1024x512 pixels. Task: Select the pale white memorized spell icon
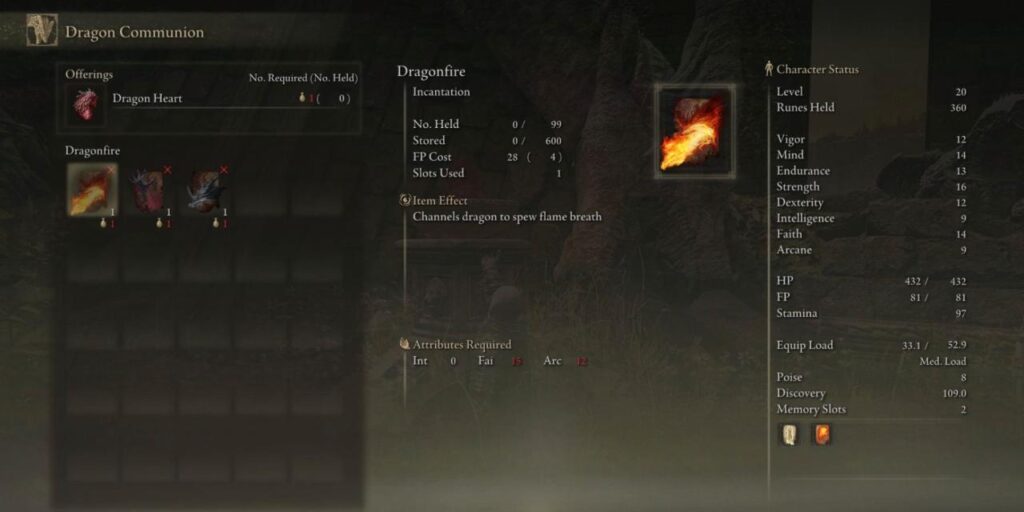pyautogui.click(x=789, y=435)
